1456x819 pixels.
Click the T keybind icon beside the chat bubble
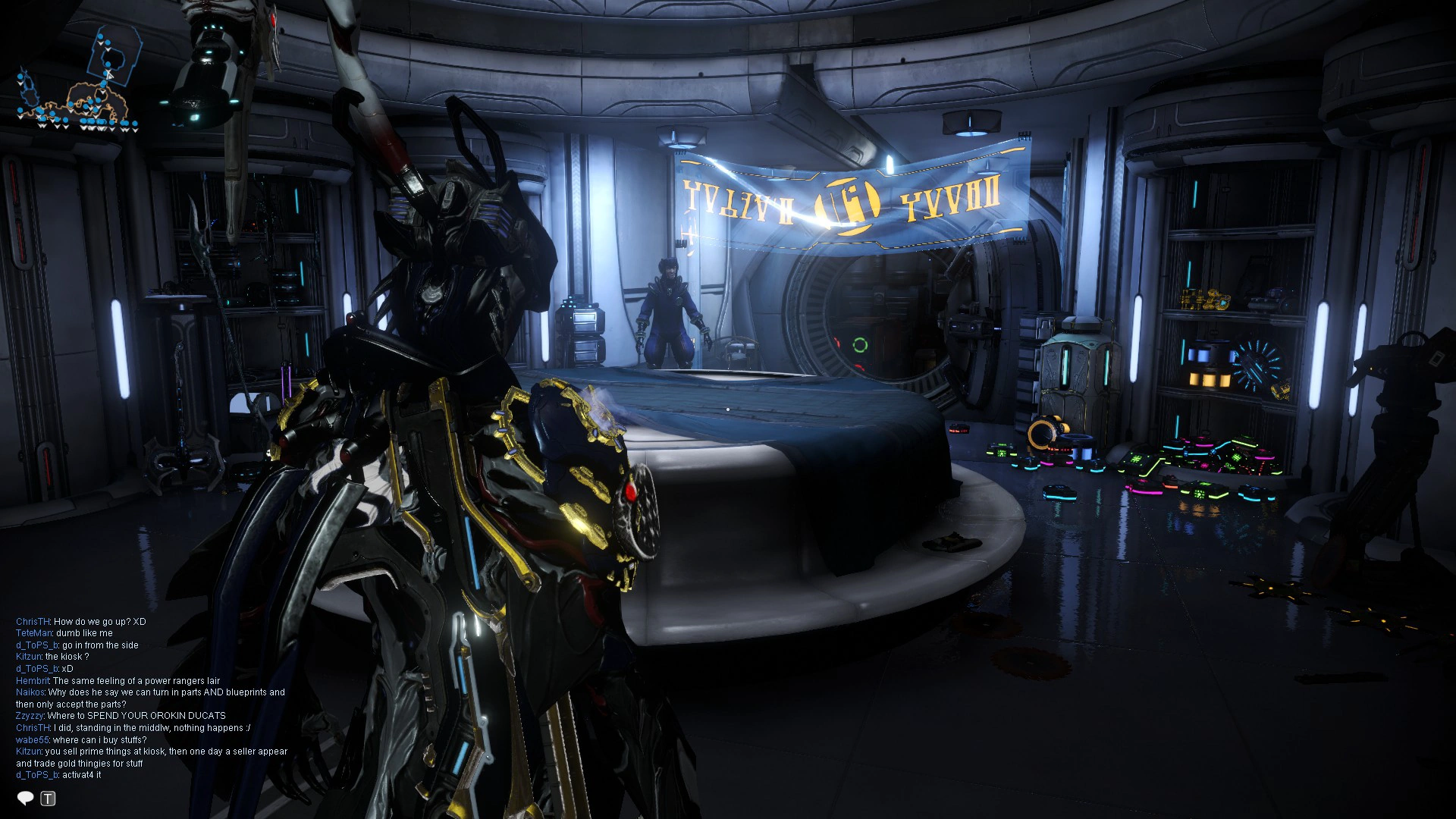coord(48,796)
